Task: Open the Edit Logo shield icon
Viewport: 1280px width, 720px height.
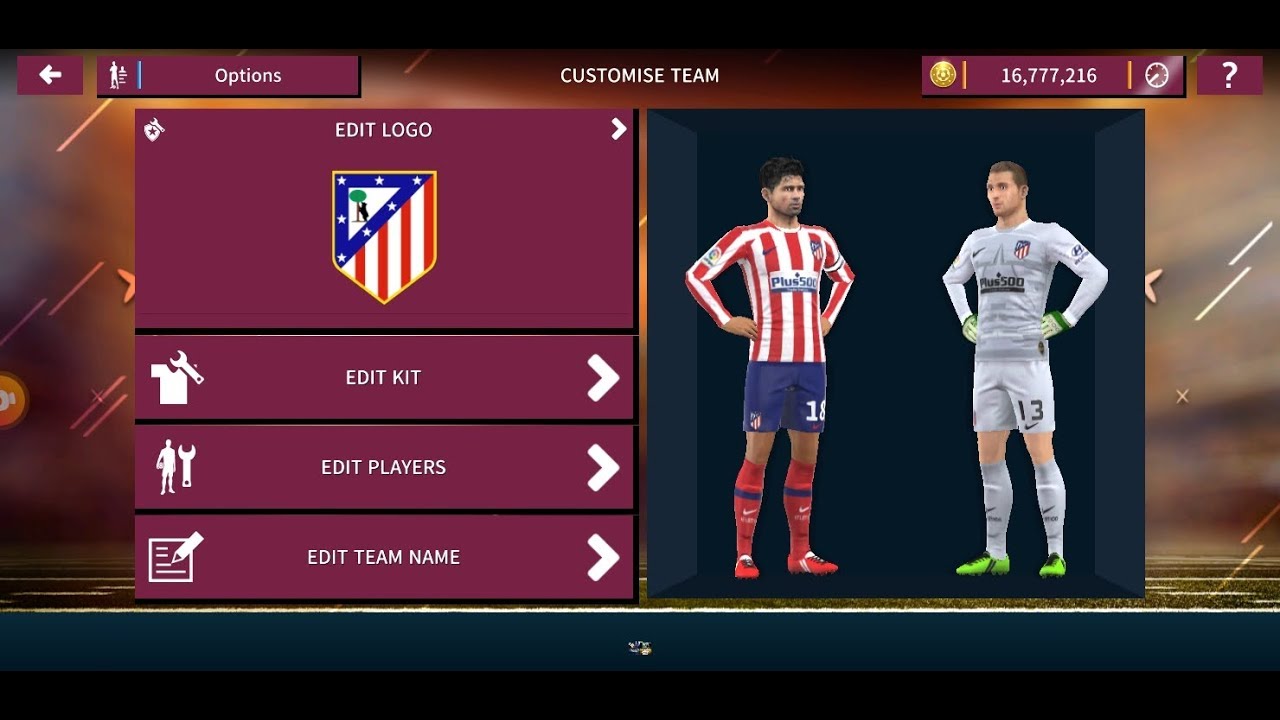Action: [152, 129]
